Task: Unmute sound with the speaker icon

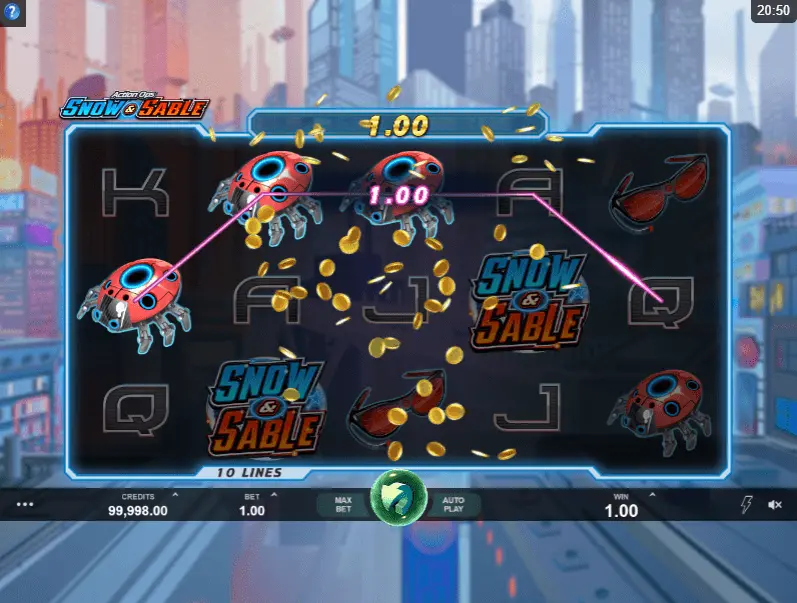Action: click(x=775, y=505)
